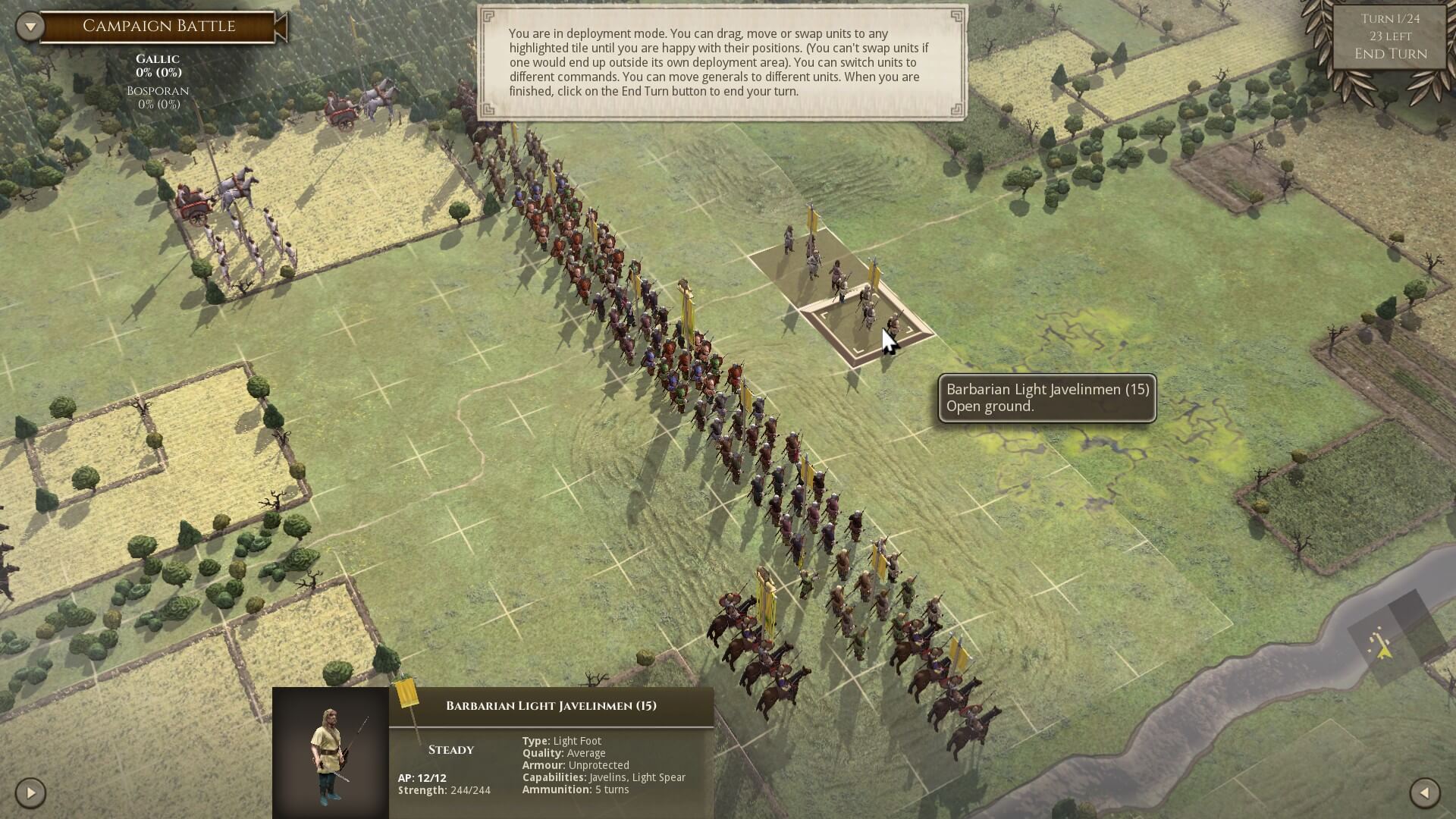1456x819 pixels.
Task: Open the Campaign Battle dropdown arrow
Action: pyautogui.click(x=30, y=27)
